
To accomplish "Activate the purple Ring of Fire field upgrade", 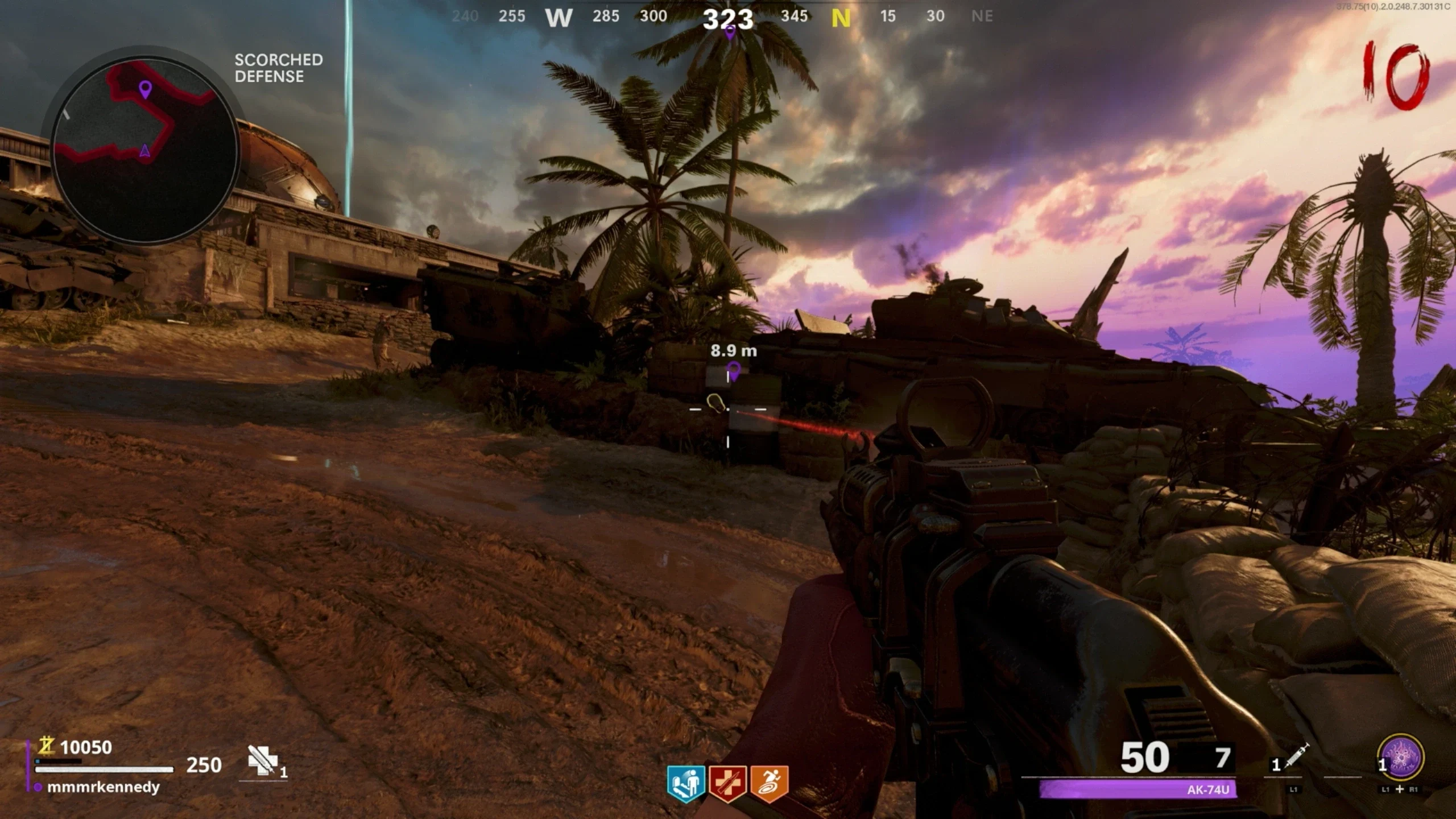I will (1400, 758).
